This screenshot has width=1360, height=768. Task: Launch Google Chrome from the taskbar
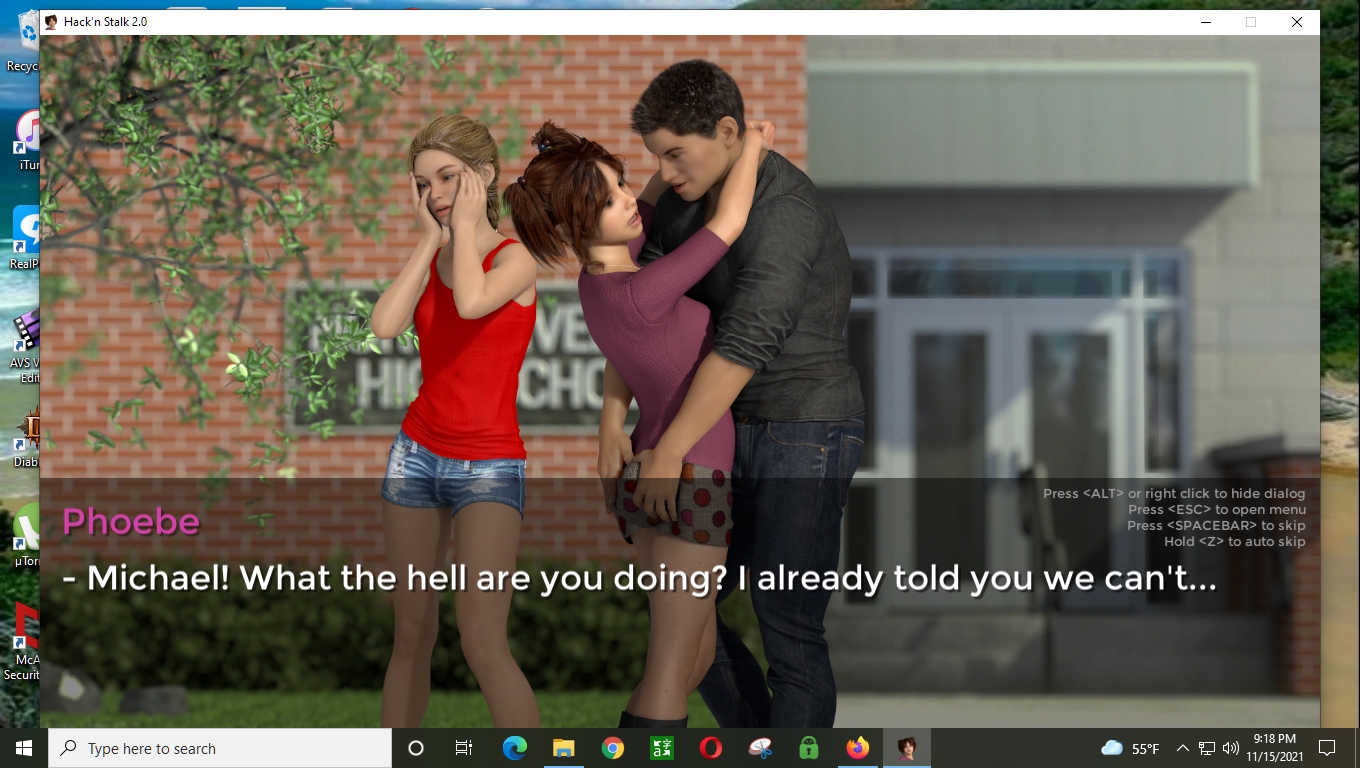(x=612, y=748)
